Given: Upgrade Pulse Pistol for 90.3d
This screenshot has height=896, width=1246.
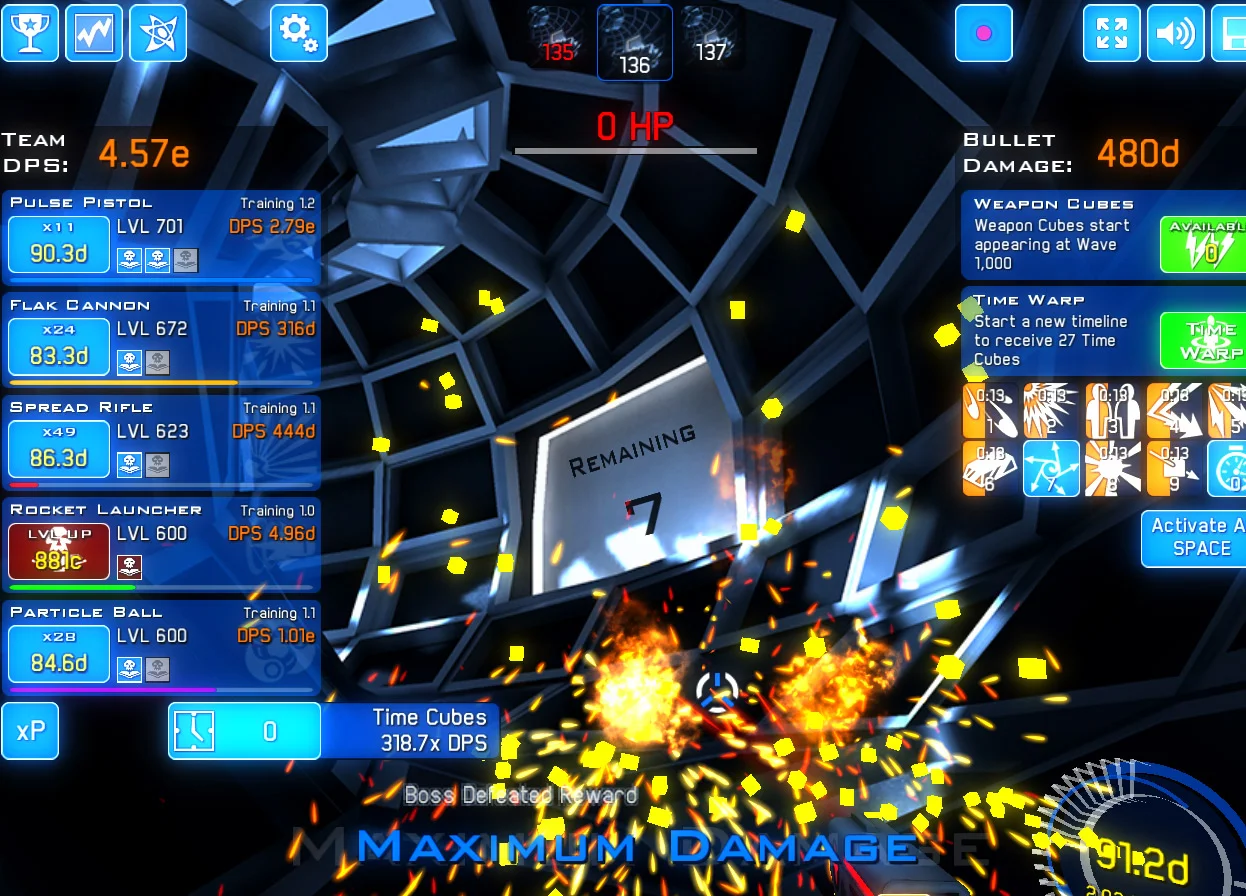Looking at the screenshot, I should click(x=59, y=245).
